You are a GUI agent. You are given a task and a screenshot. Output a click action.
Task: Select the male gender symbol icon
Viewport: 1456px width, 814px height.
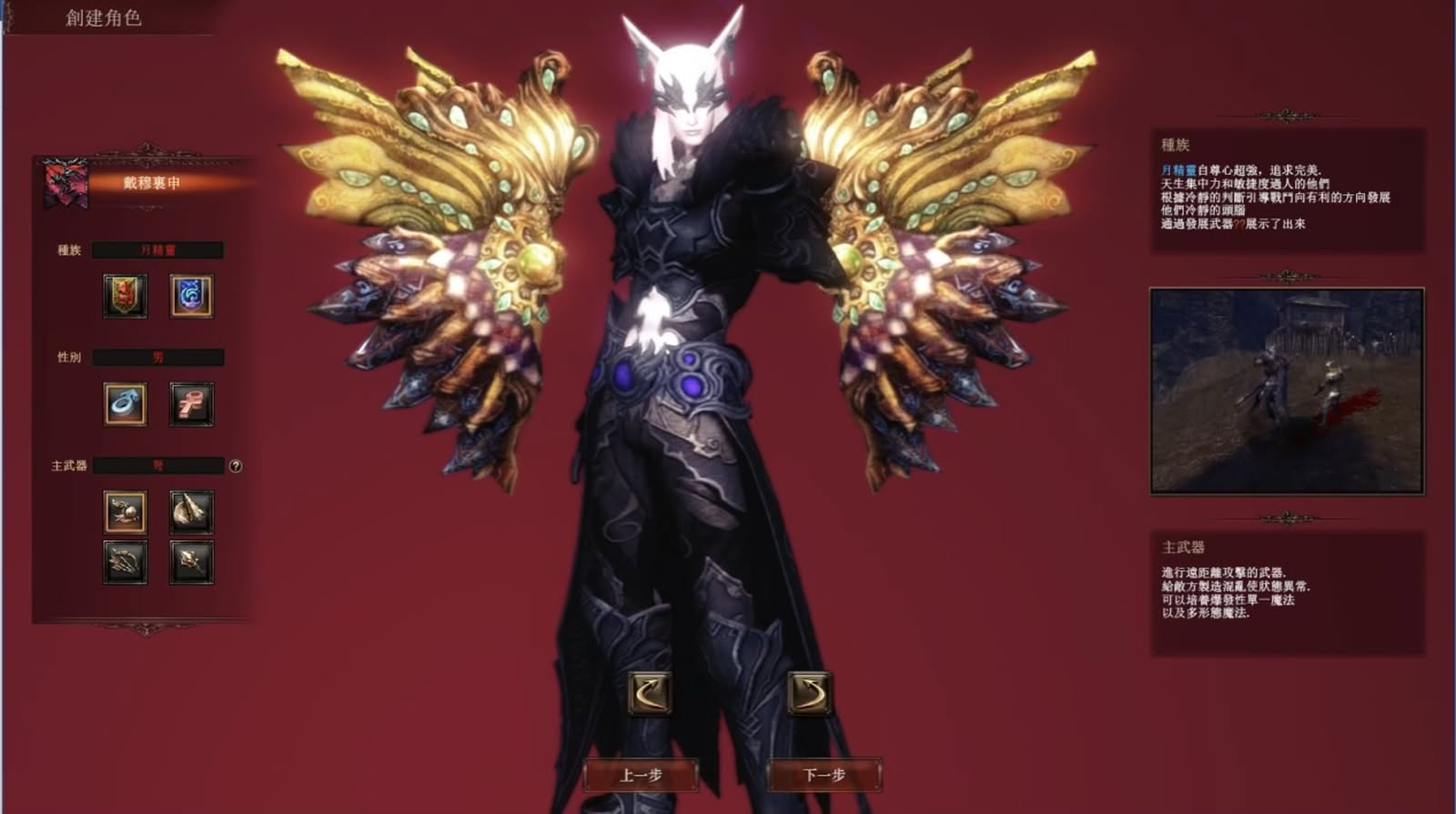125,404
